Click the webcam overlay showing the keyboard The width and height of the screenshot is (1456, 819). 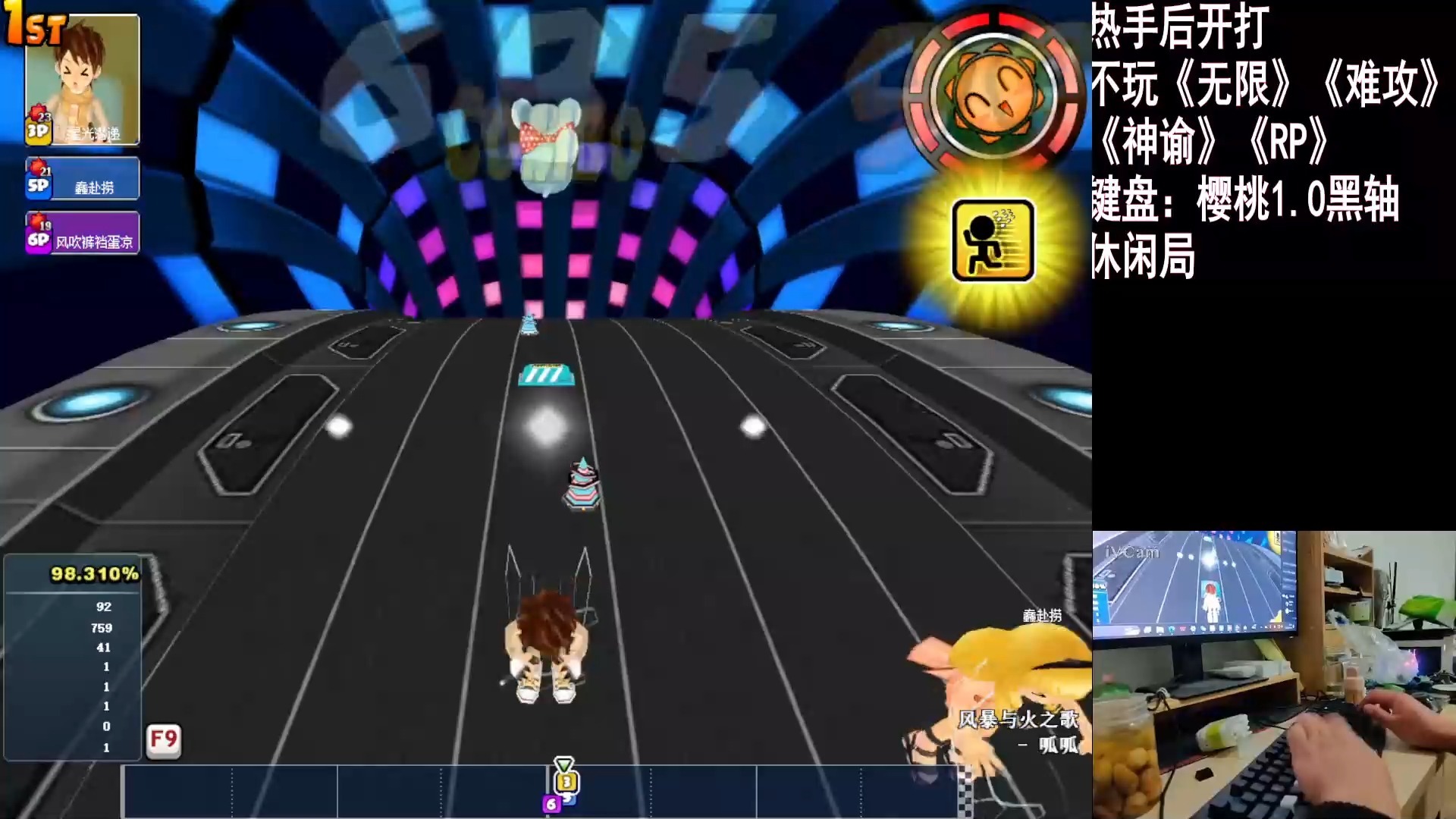[x=1273, y=674]
